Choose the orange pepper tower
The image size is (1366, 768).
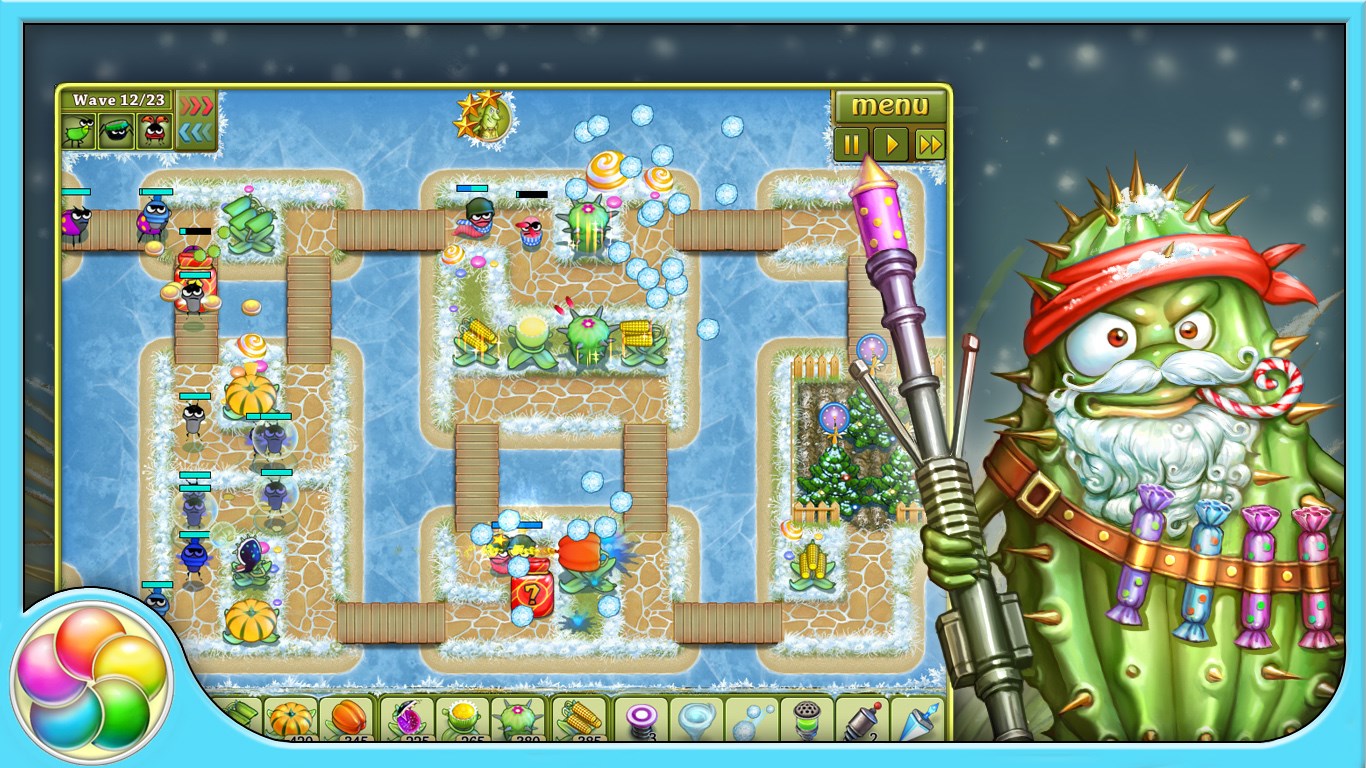point(348,719)
